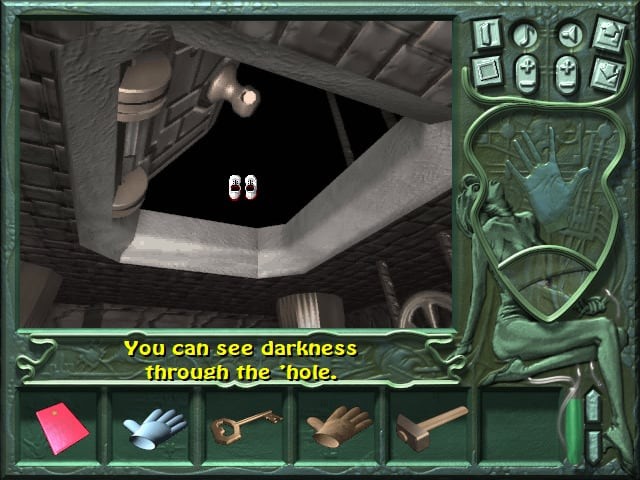This screenshot has height=480, width=640.
Task: Grab the wooden mallet from inventory
Action: 431,424
